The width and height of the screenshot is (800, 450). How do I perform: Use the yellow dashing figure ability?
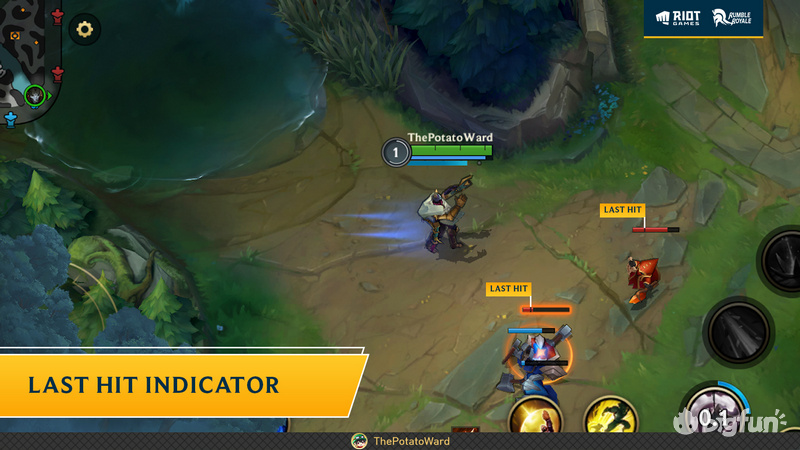[611, 416]
